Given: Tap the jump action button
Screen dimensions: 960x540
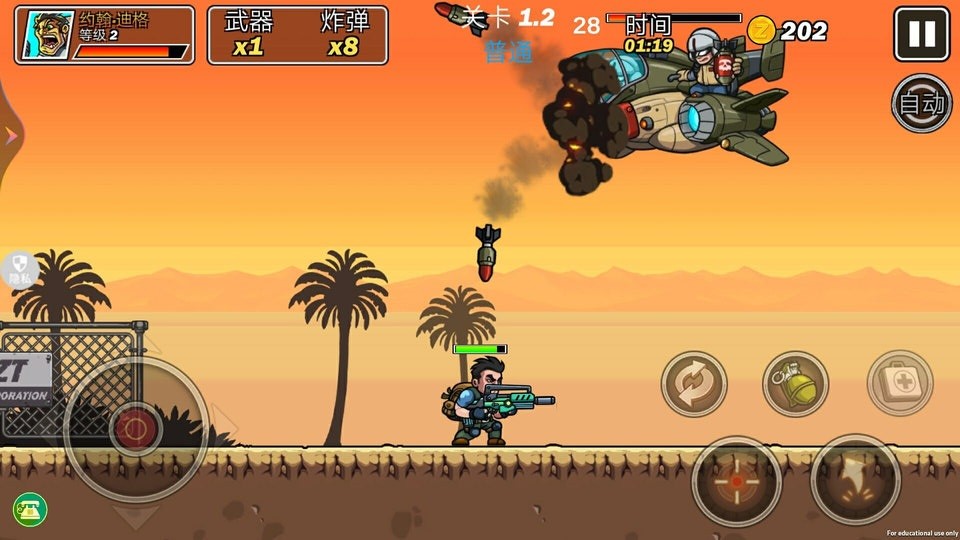Looking at the screenshot, I should (x=855, y=480).
